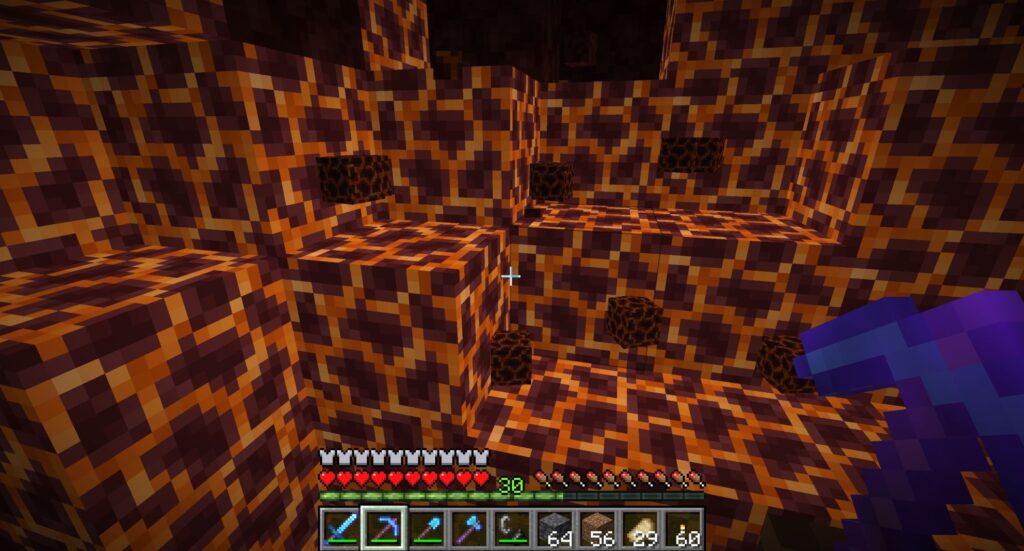The image size is (1024, 551).
Task: Click the bread stack of 29
Action: coord(641,527)
